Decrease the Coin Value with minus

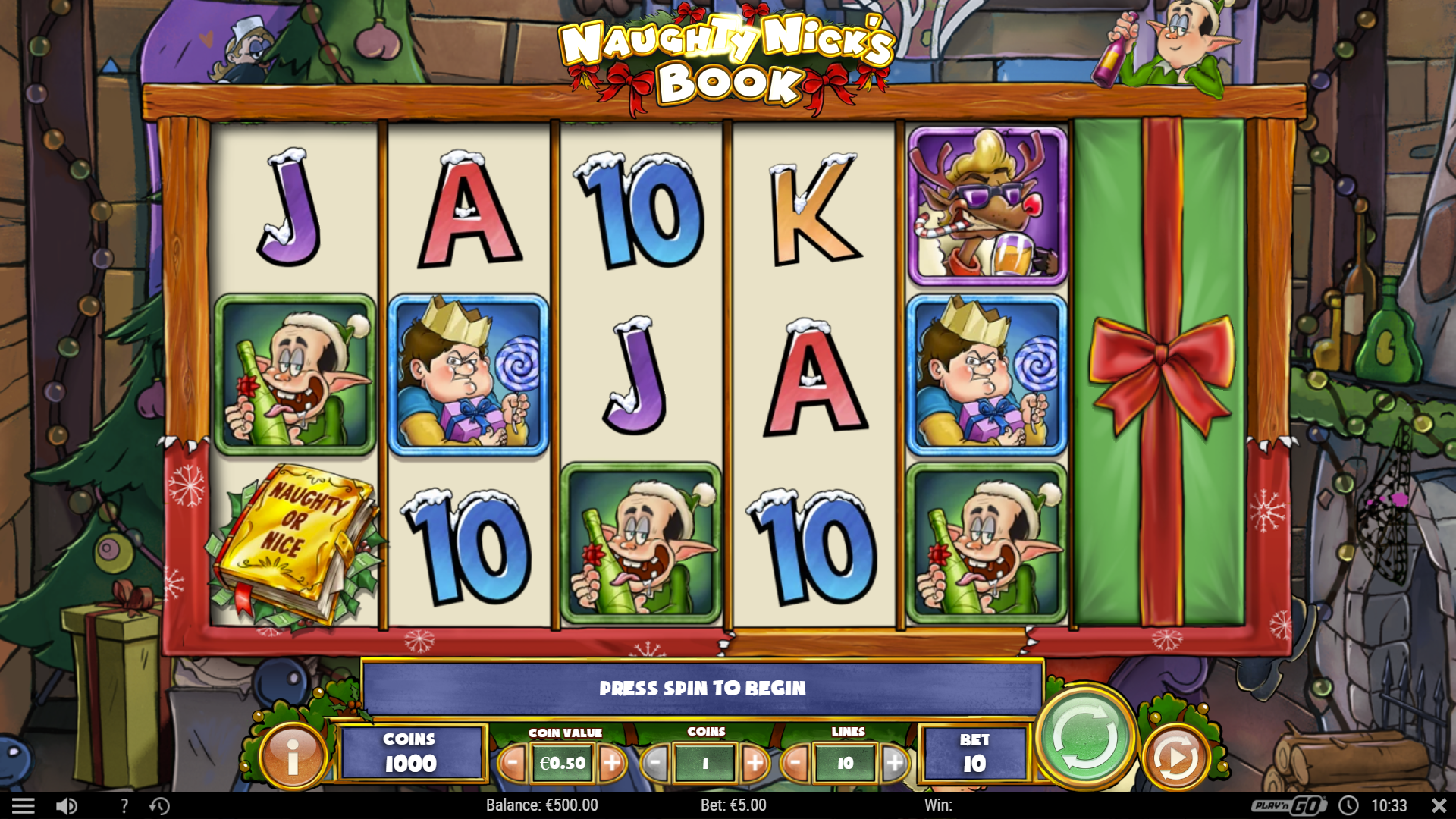tap(513, 764)
